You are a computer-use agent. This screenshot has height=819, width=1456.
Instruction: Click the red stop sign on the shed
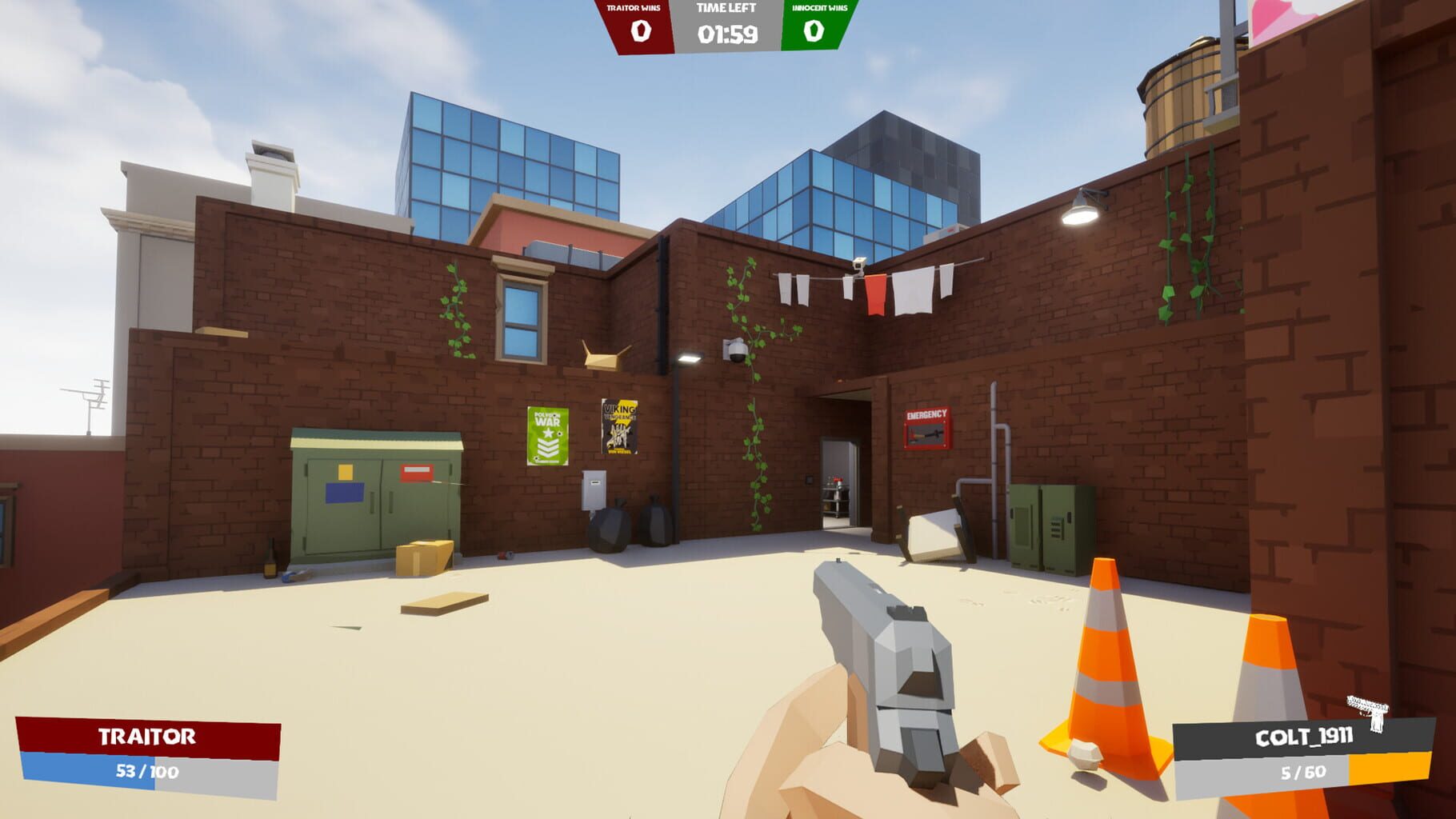[415, 472]
